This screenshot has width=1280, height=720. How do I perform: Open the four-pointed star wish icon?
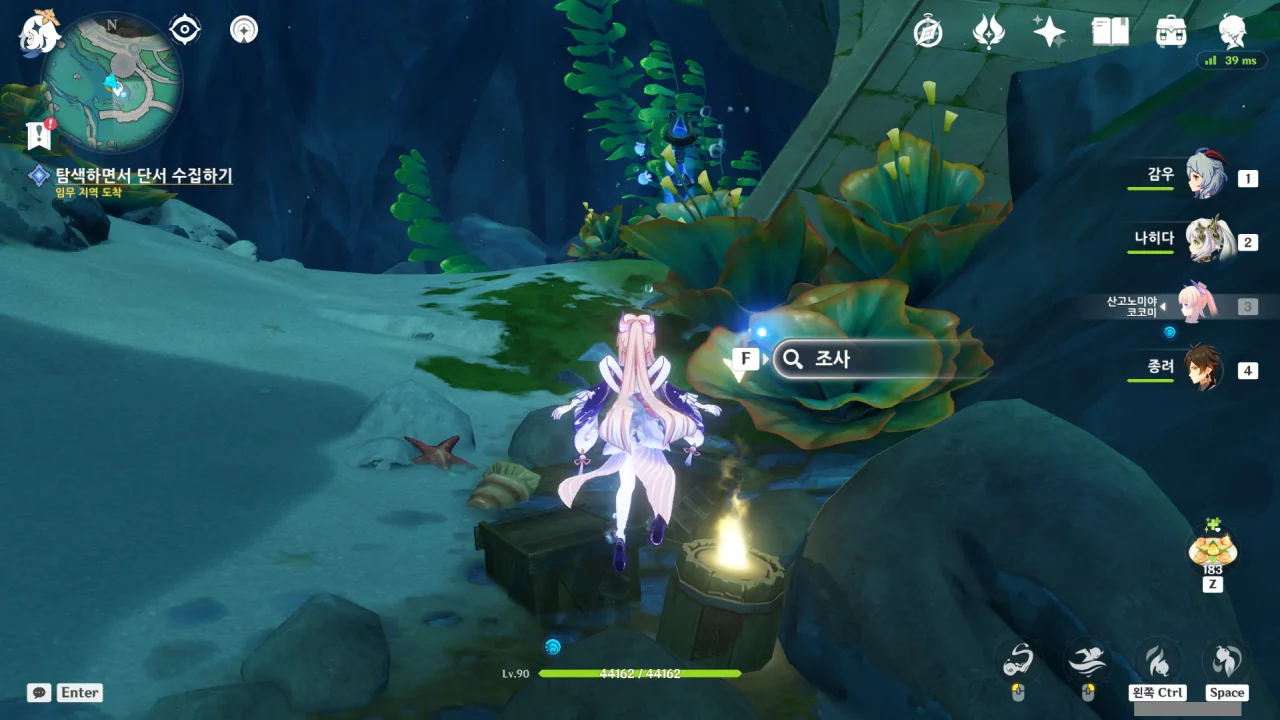1049,32
